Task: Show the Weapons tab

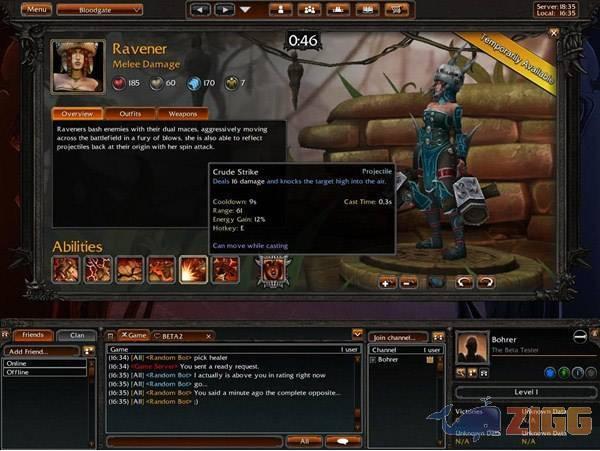Action: 182,114
